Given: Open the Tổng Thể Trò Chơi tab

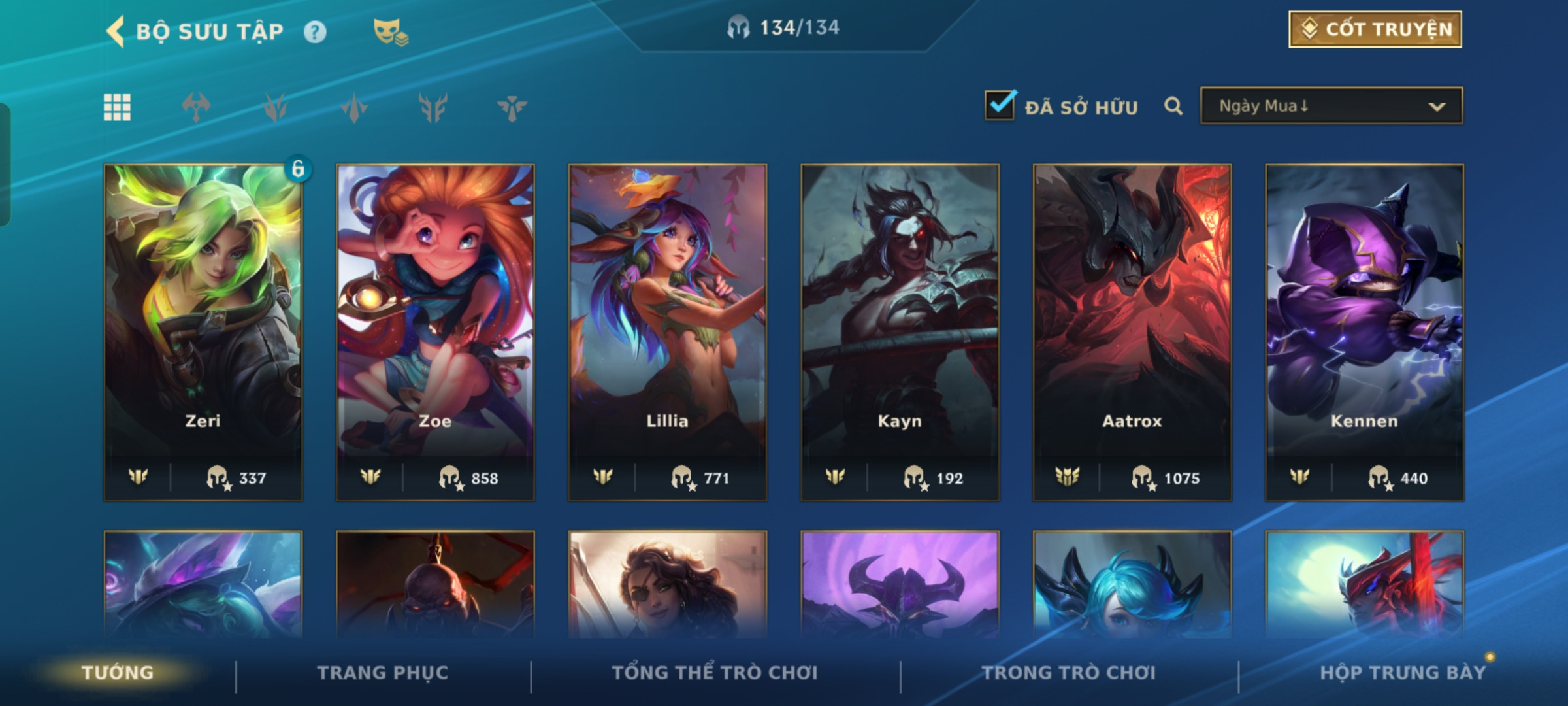Looking at the screenshot, I should tap(715, 672).
